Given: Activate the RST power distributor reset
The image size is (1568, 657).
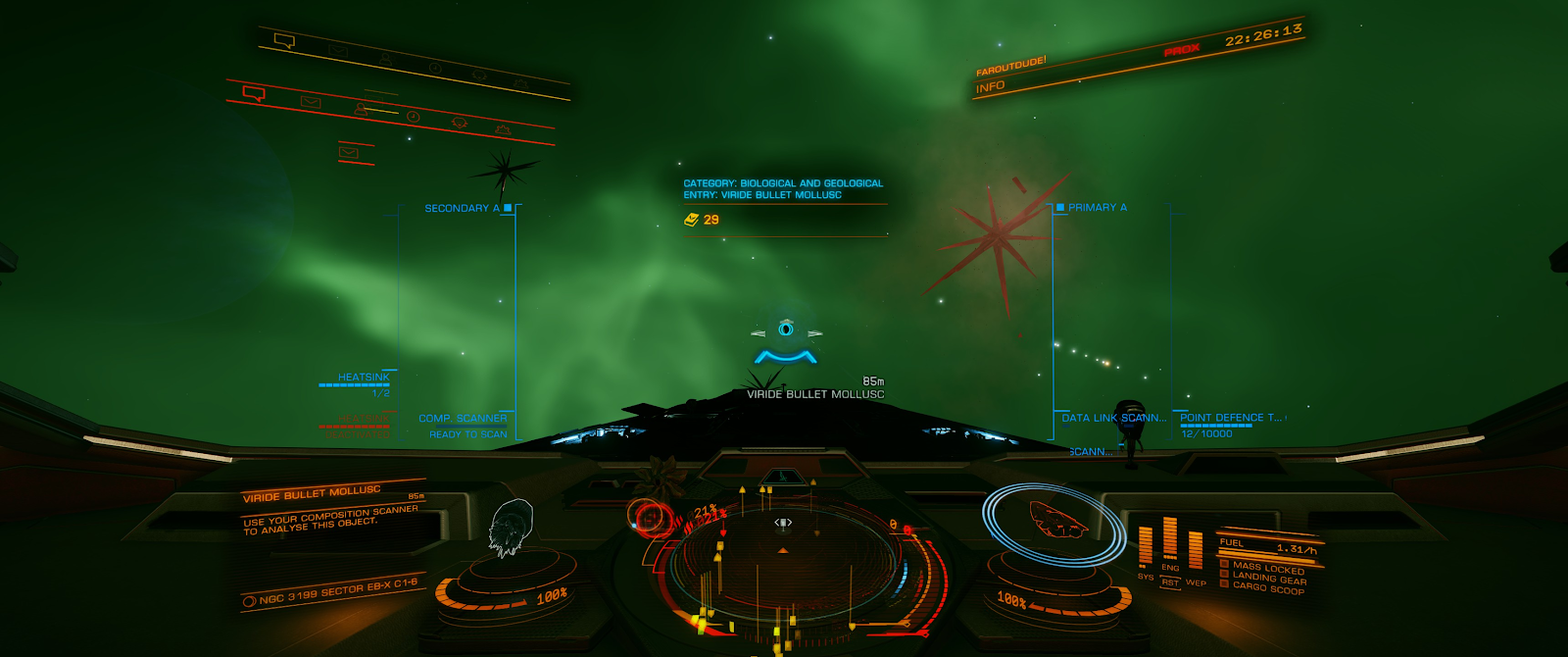Looking at the screenshot, I should tap(1170, 582).
